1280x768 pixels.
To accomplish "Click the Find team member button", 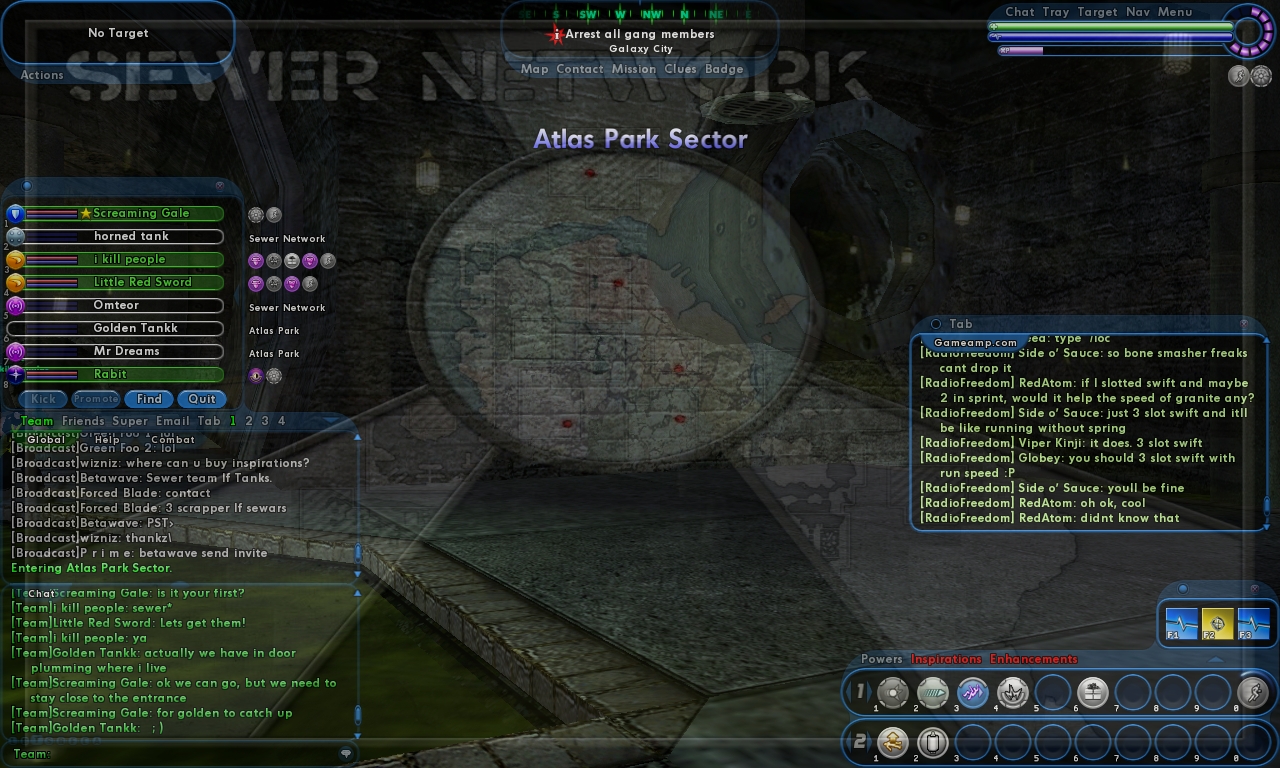I will coord(149,399).
